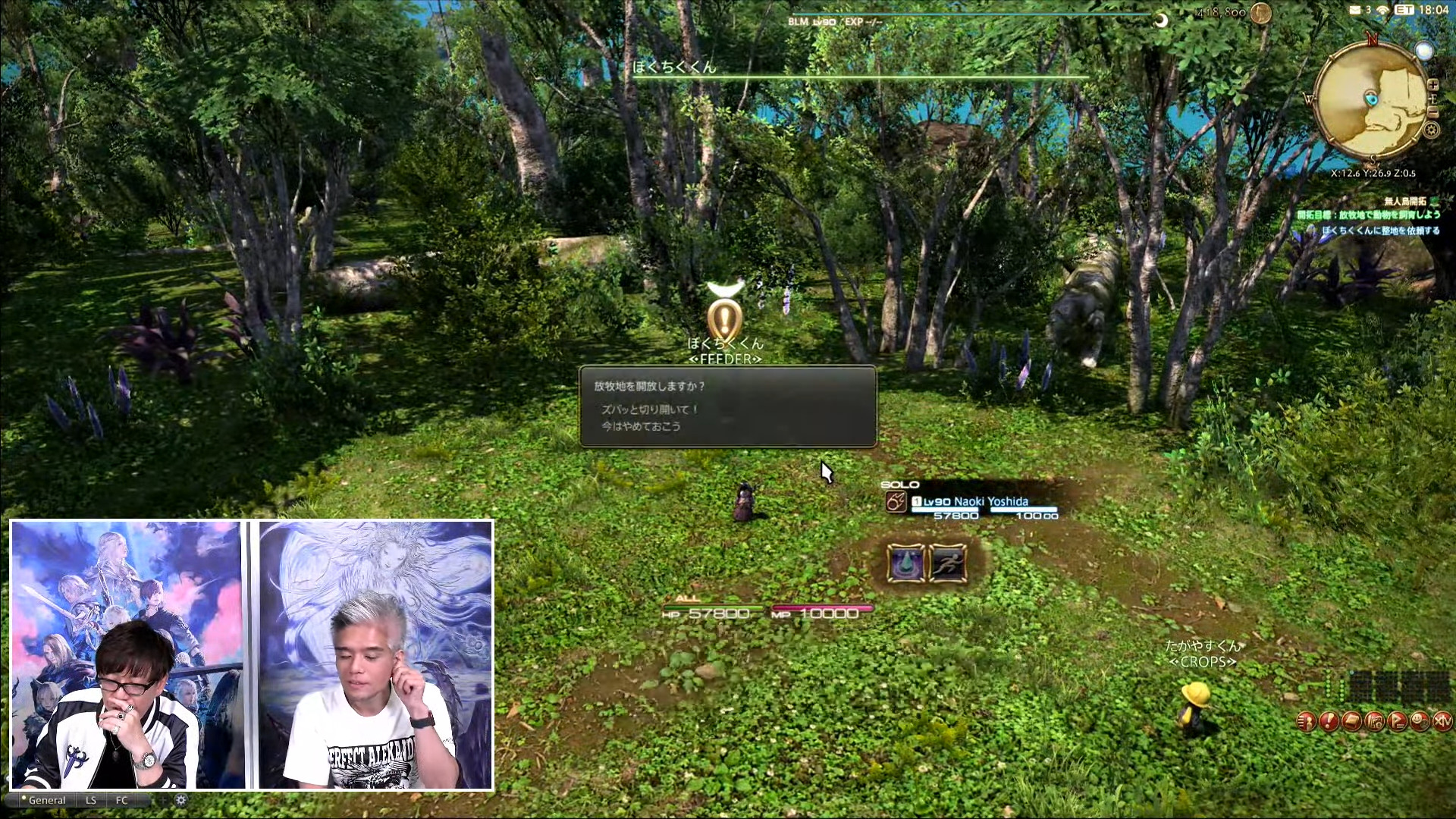Open the circular island minimap
The width and height of the screenshot is (1456, 819).
[1371, 99]
